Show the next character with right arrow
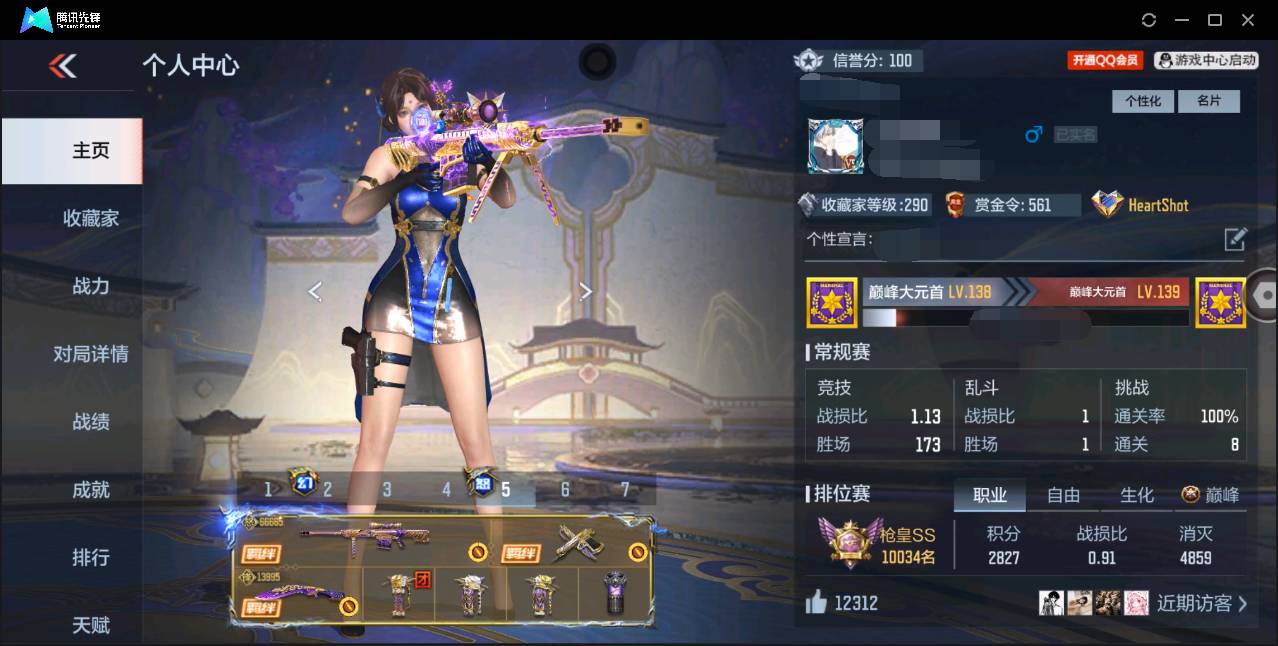Viewport: 1278px width, 646px height. point(586,291)
